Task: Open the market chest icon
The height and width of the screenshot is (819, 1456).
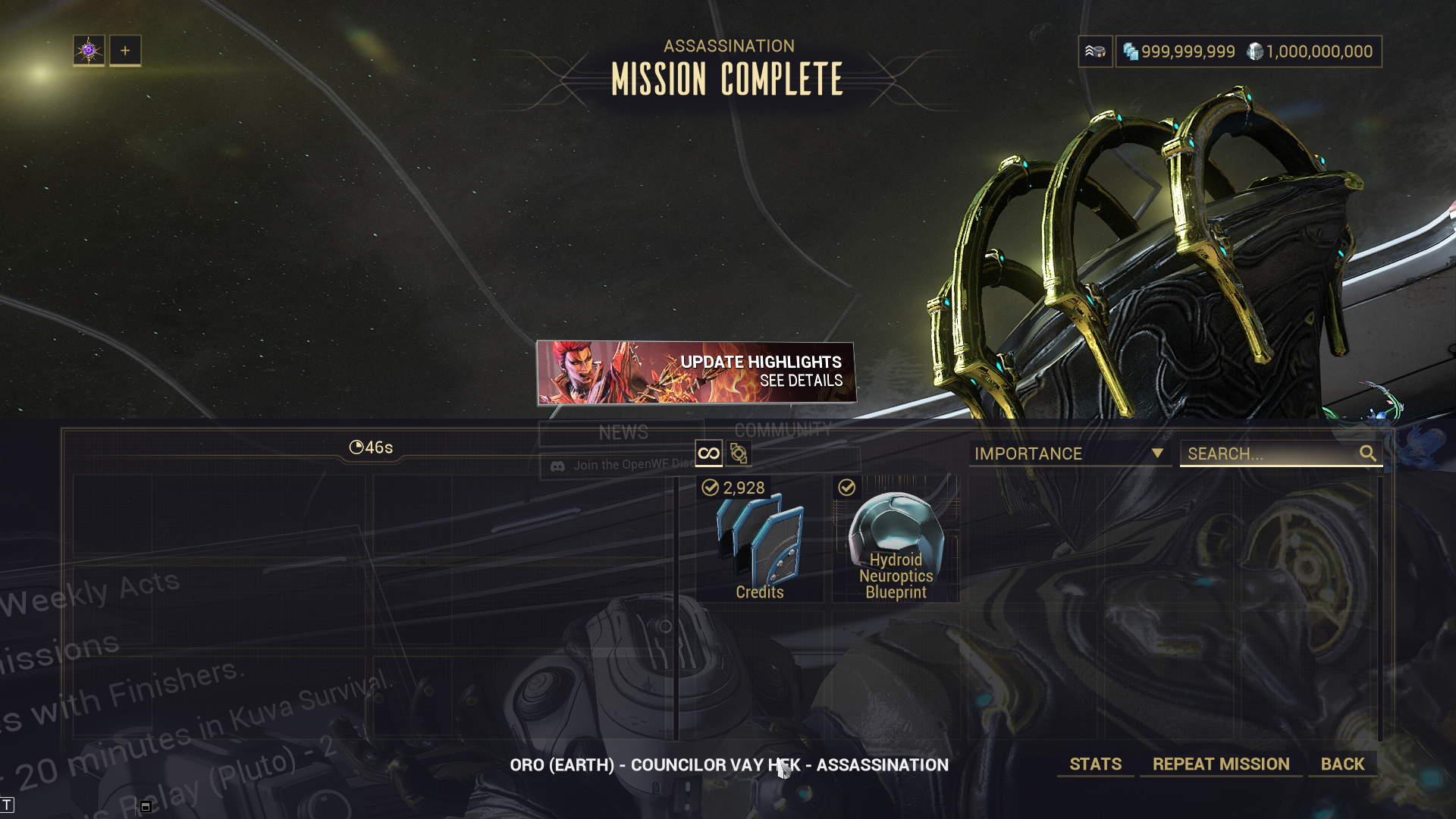Action: click(1095, 52)
